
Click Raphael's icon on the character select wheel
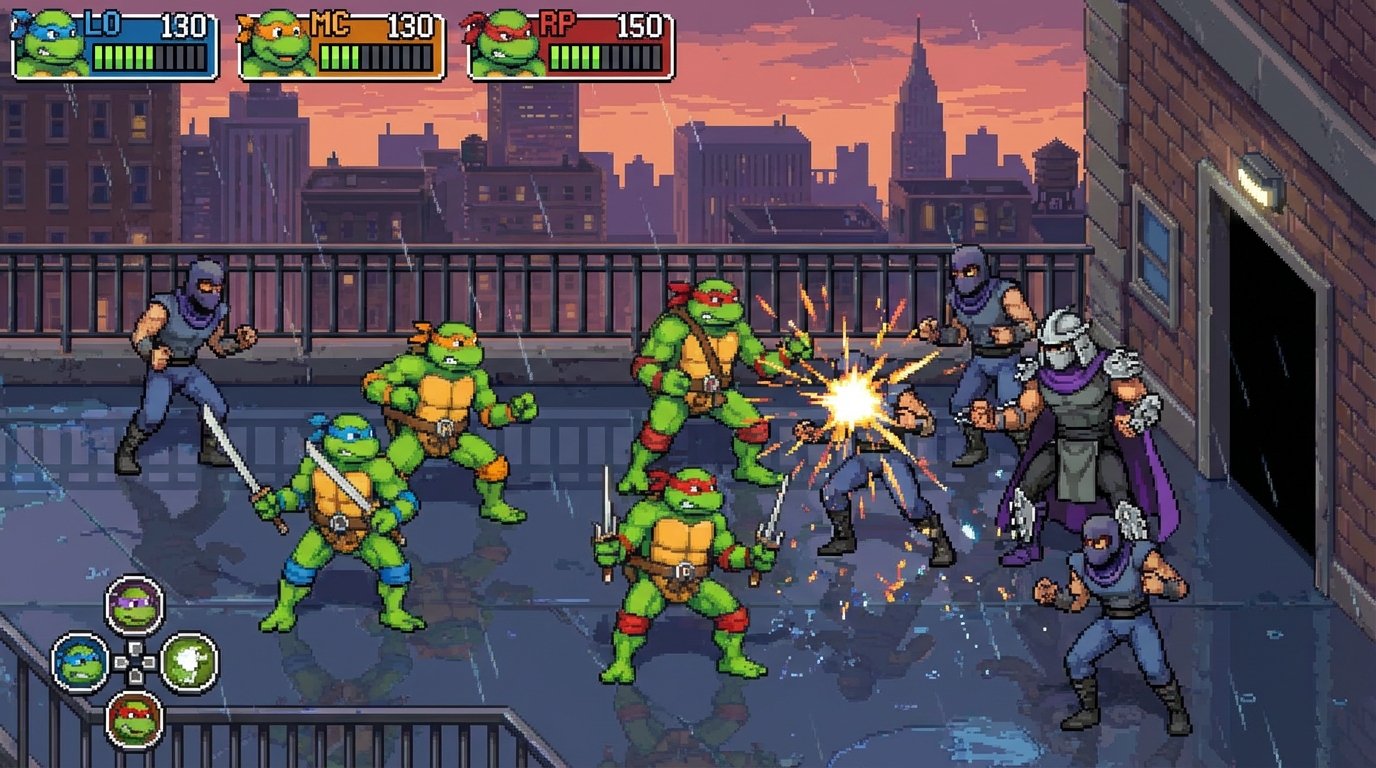click(x=133, y=718)
